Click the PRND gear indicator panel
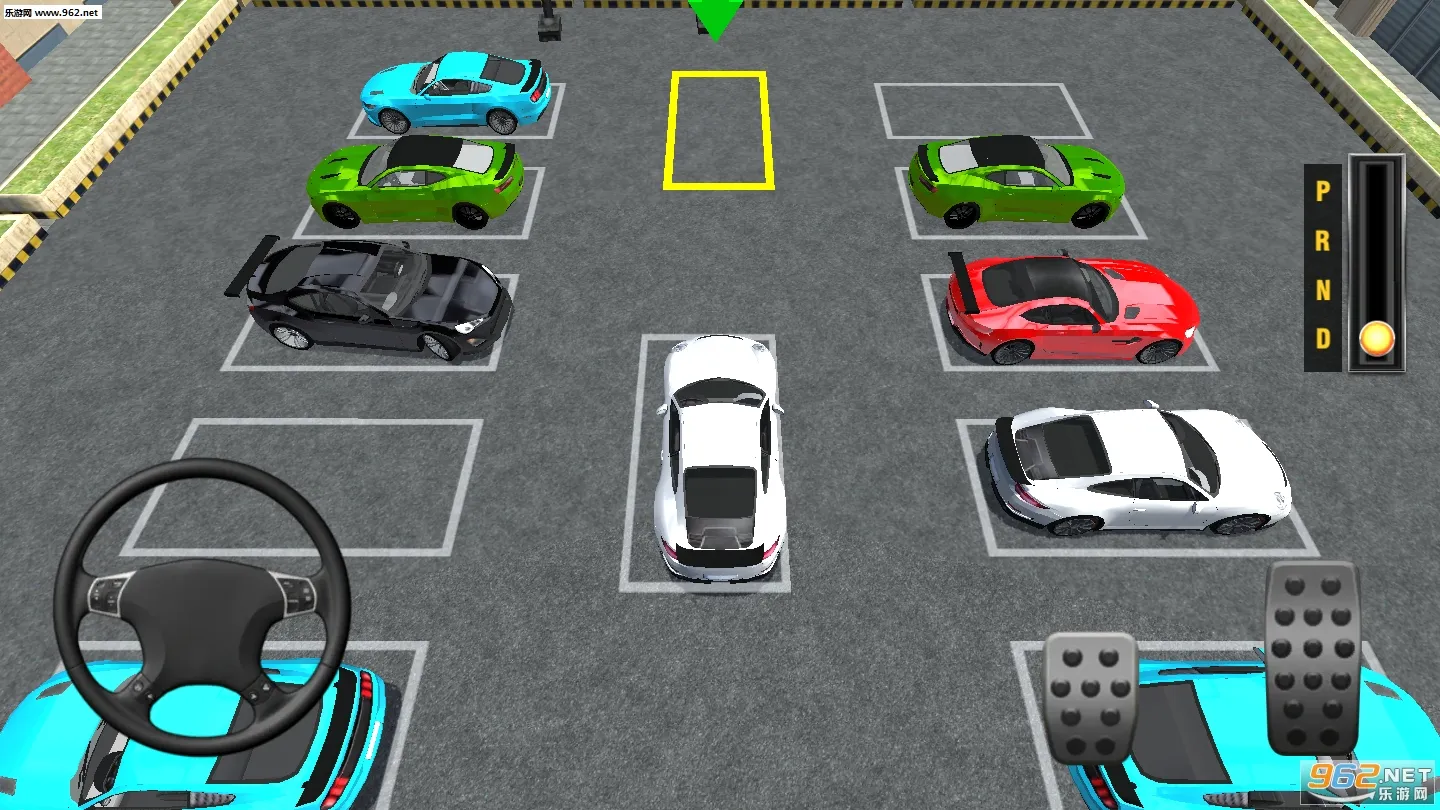This screenshot has height=810, width=1440. pyautogui.click(x=1323, y=265)
